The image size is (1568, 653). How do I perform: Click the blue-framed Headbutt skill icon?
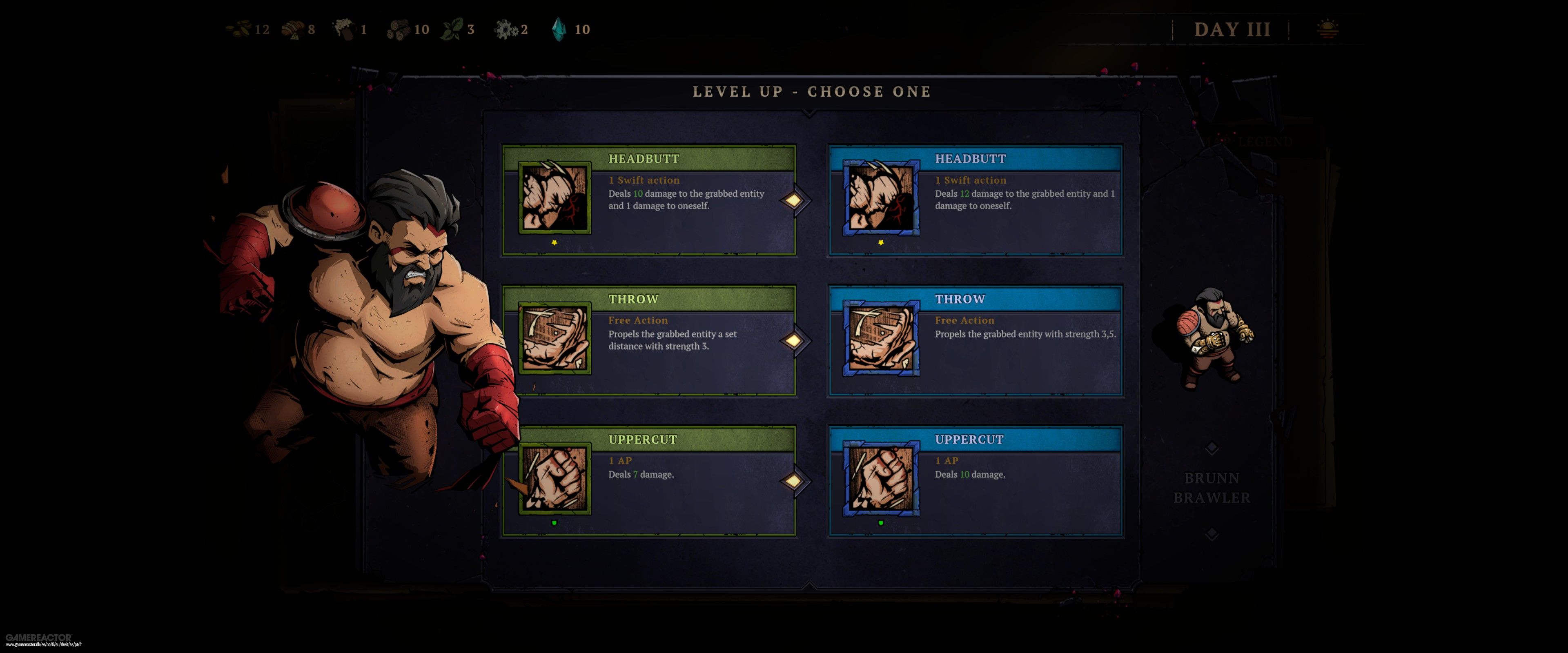[881, 198]
